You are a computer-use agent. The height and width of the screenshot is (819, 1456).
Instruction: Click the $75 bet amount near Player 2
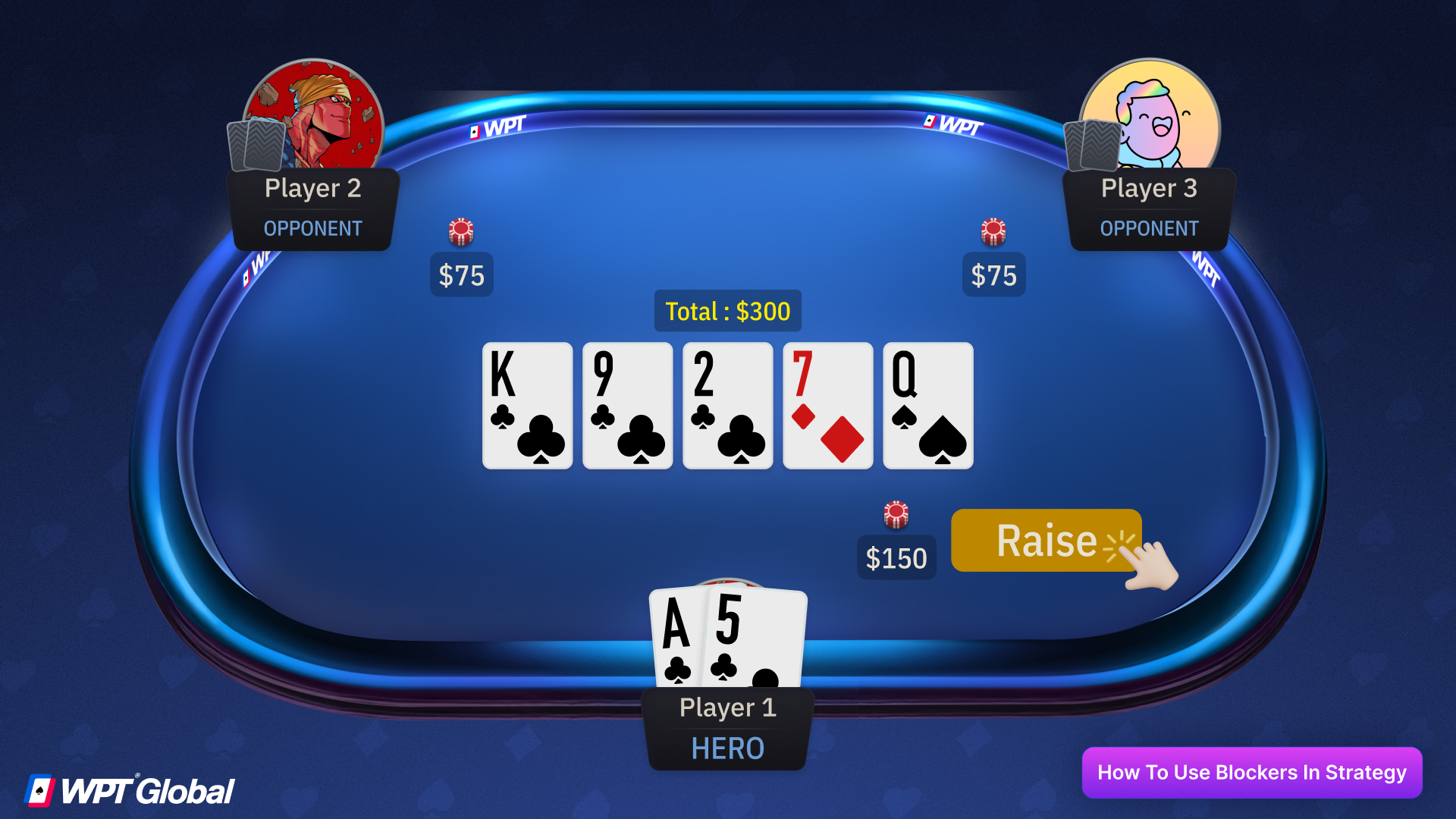[x=461, y=275]
